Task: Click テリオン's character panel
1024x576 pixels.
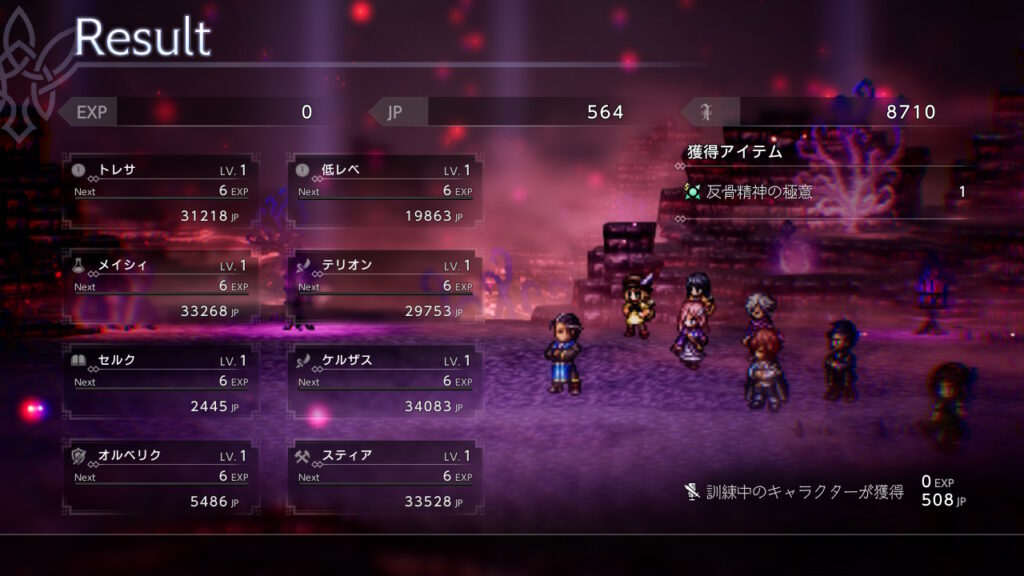Action: click(384, 287)
